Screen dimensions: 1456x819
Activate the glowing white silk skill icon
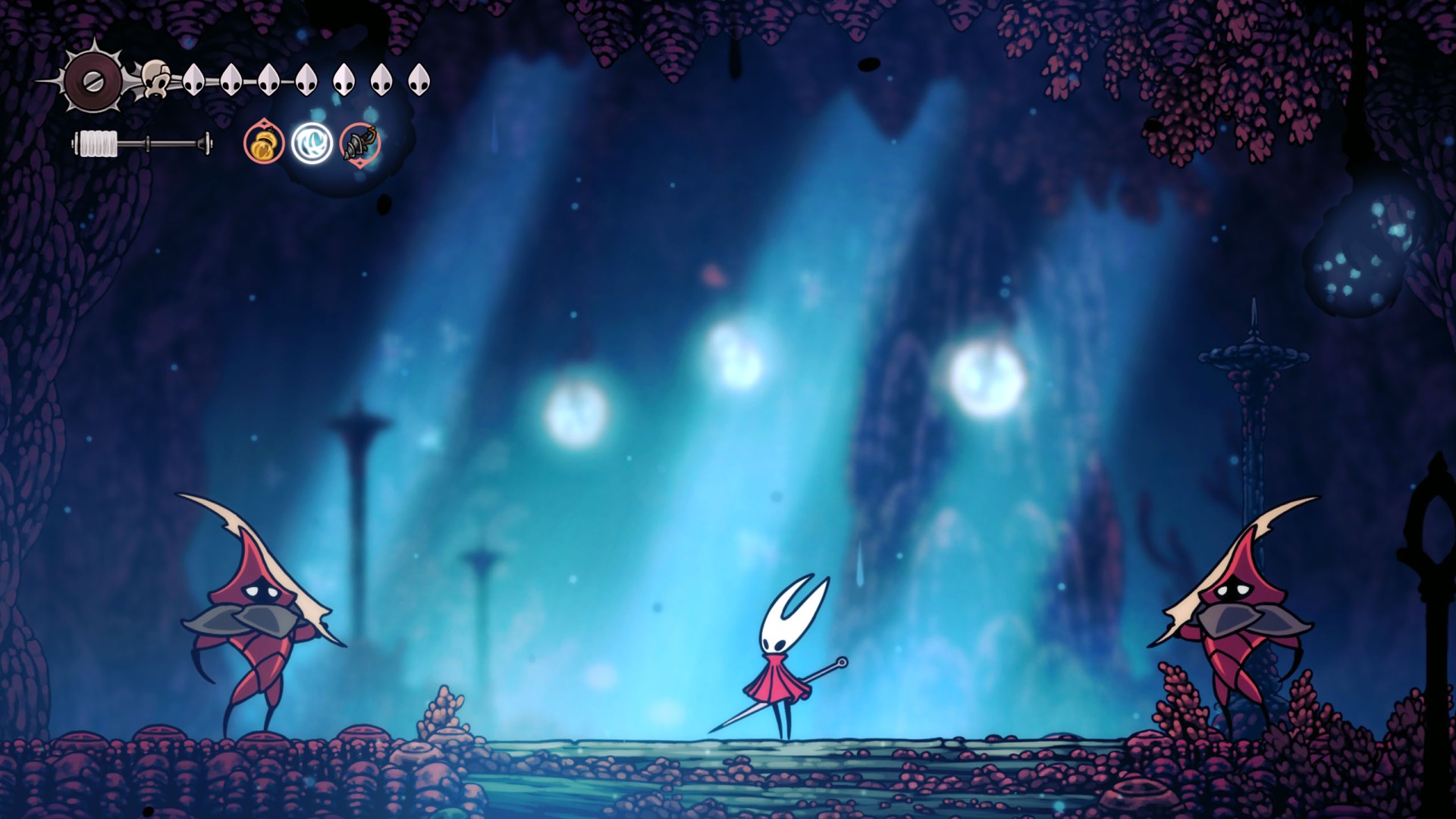coord(312,143)
